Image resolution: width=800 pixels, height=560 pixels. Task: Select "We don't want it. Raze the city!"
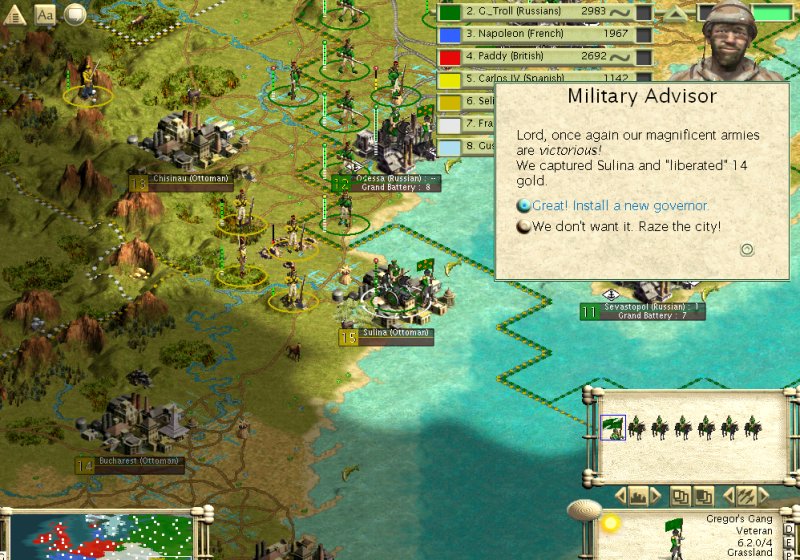[x=626, y=227]
